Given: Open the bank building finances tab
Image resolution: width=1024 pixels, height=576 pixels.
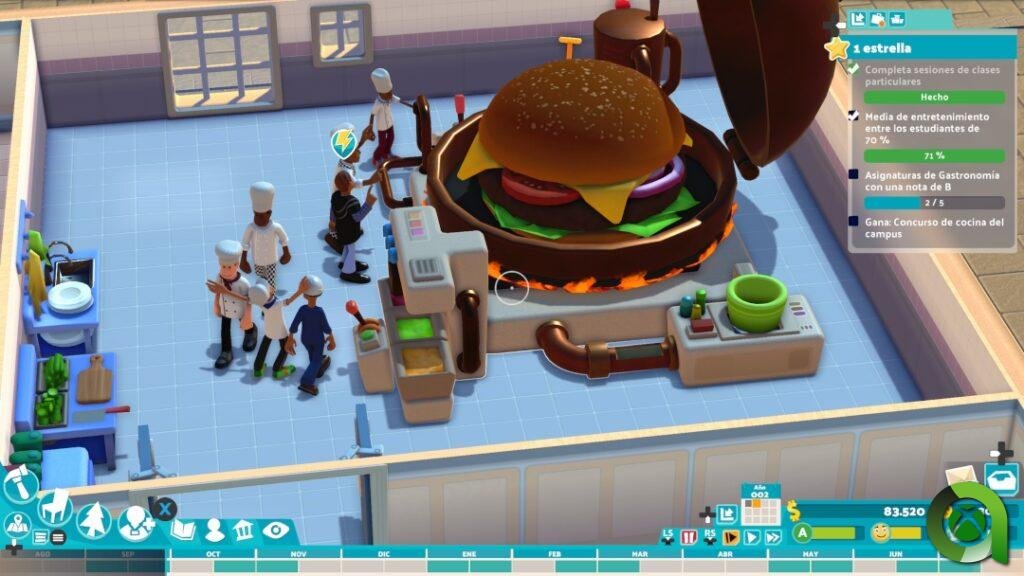Looking at the screenshot, I should pyautogui.click(x=245, y=530).
